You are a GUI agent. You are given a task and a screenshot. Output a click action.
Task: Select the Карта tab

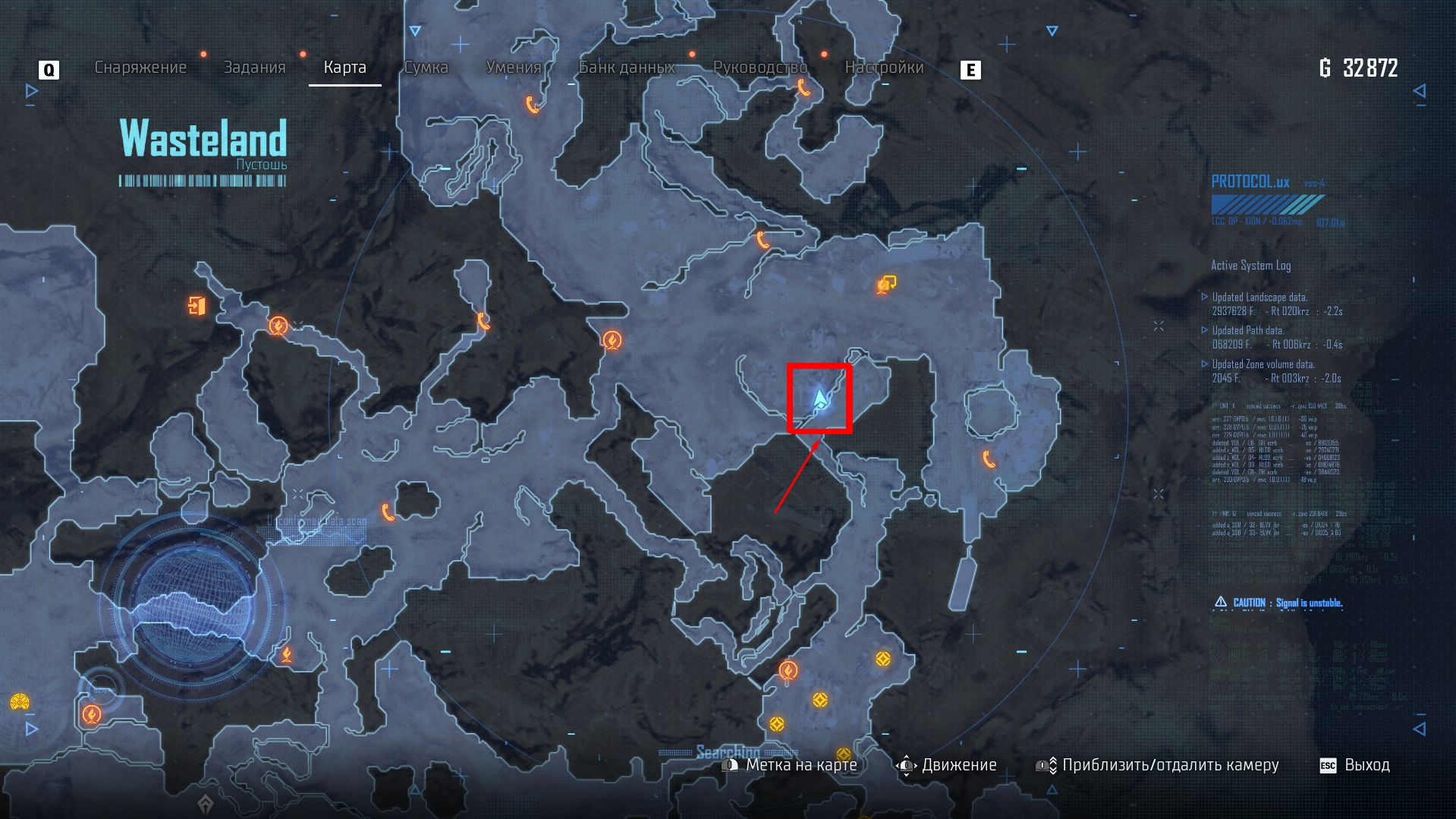pyautogui.click(x=344, y=68)
